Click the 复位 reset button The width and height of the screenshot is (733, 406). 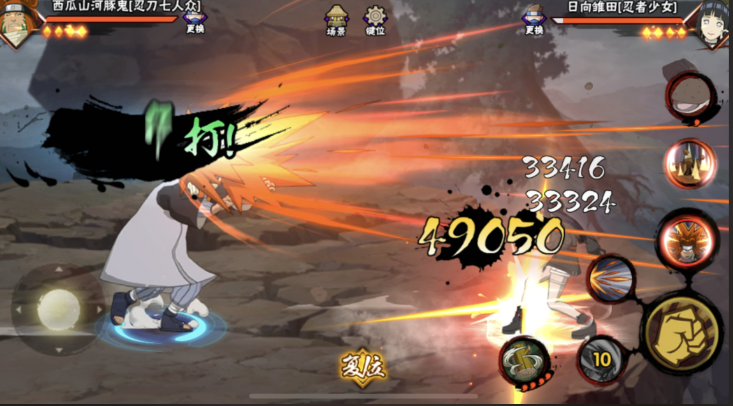[362, 367]
